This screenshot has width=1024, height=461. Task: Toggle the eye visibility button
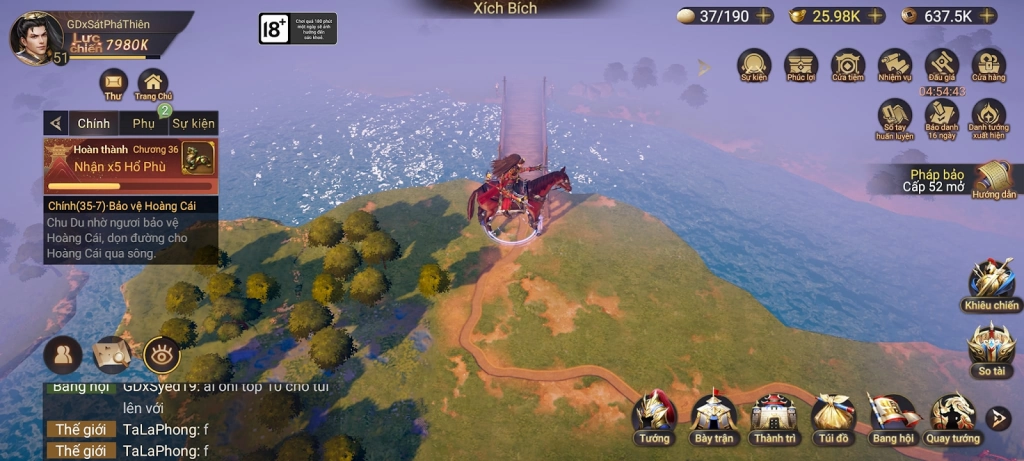coord(162,354)
